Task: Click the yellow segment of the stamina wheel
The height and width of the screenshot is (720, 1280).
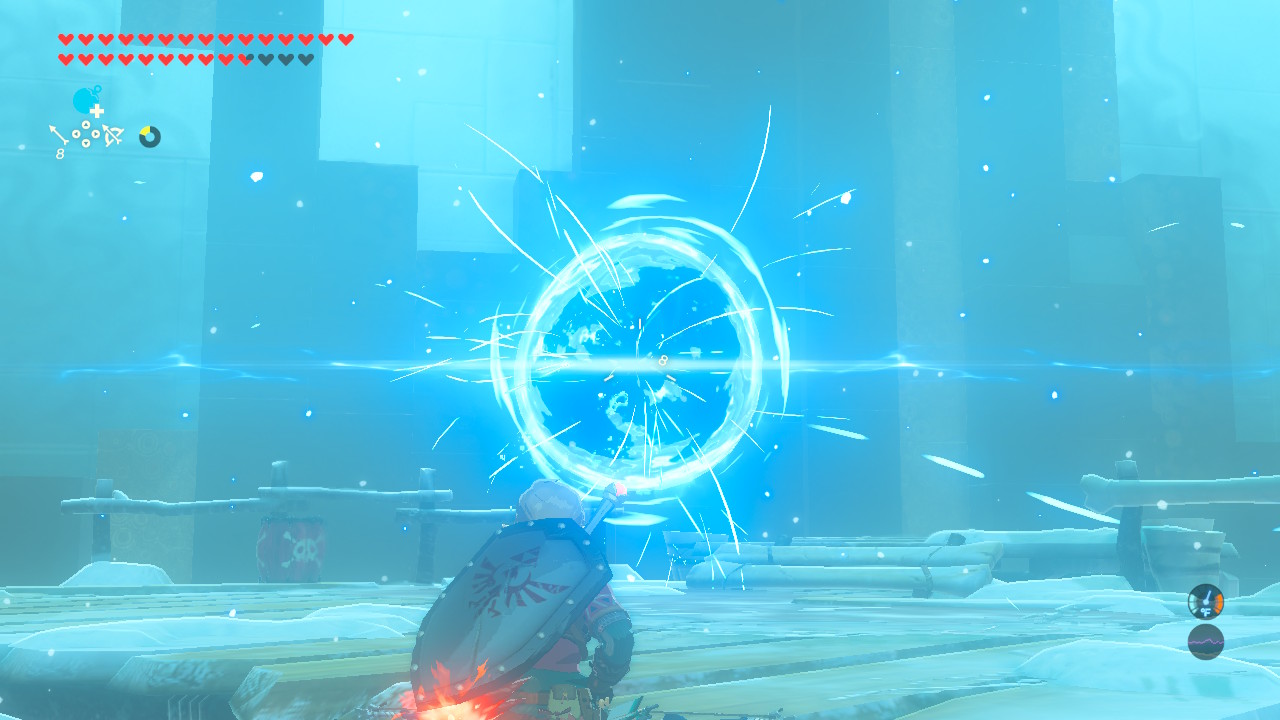Action: tap(145, 129)
